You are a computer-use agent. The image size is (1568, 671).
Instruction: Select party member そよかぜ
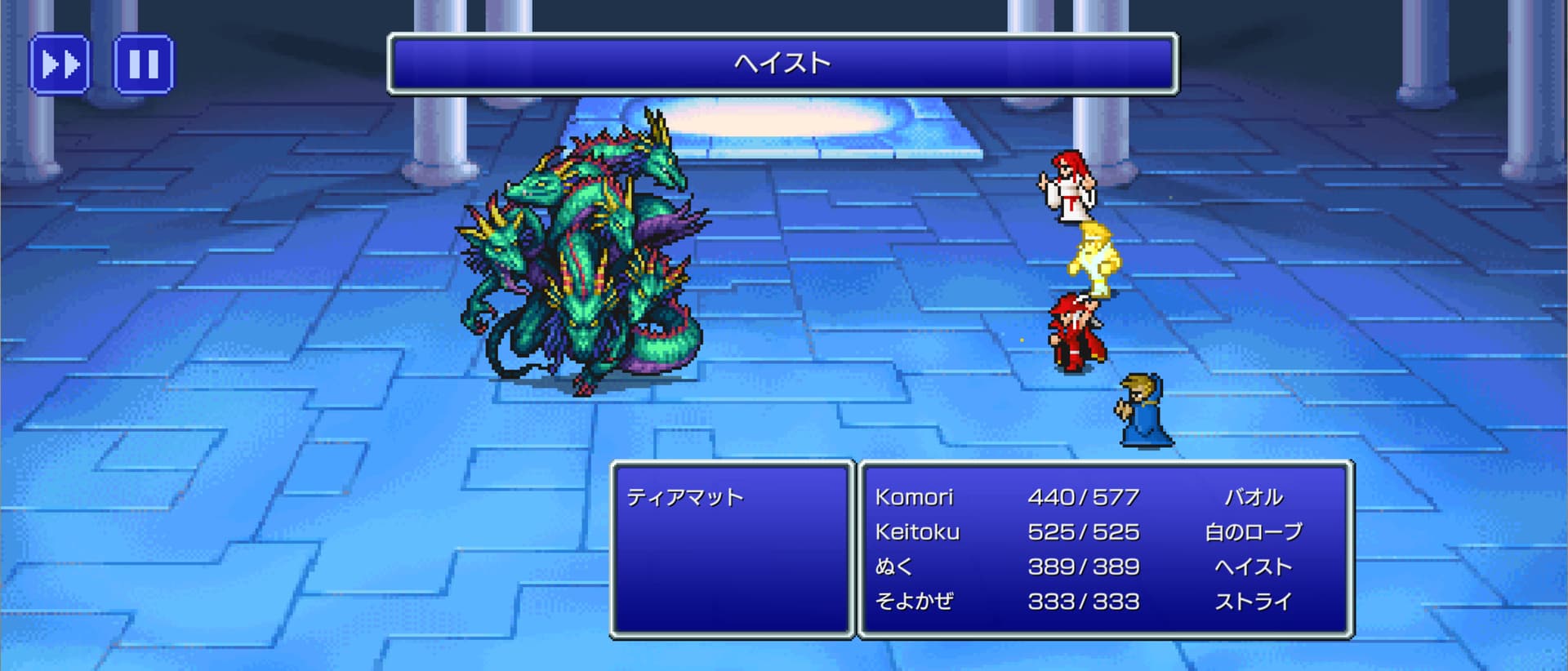914,602
